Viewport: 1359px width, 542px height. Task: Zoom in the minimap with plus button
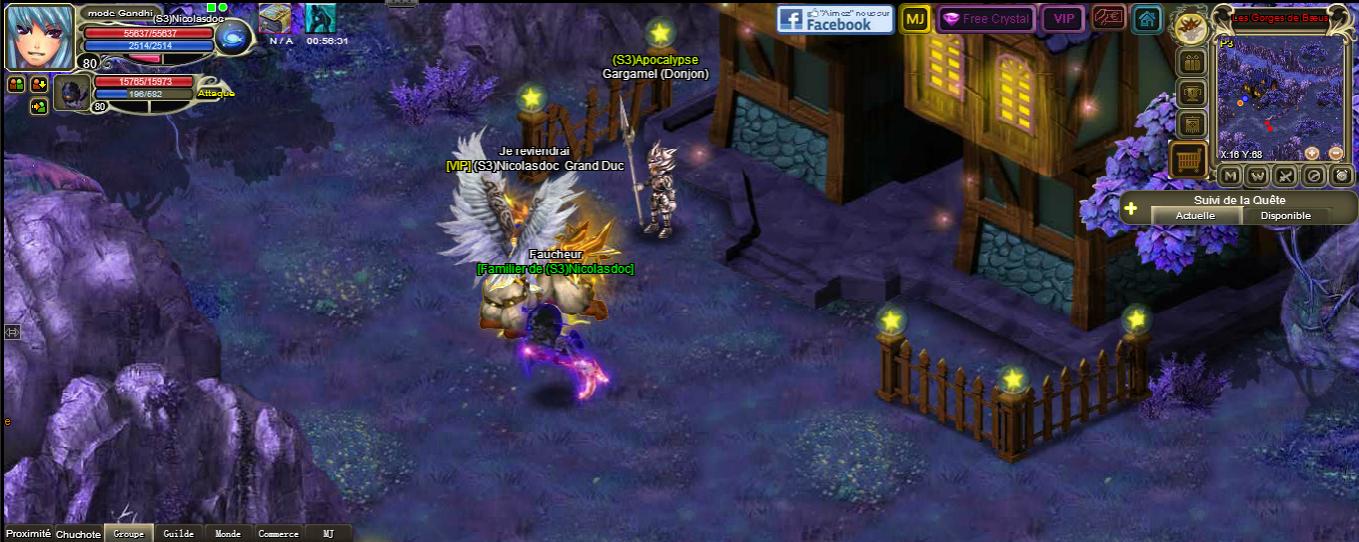pos(1312,154)
